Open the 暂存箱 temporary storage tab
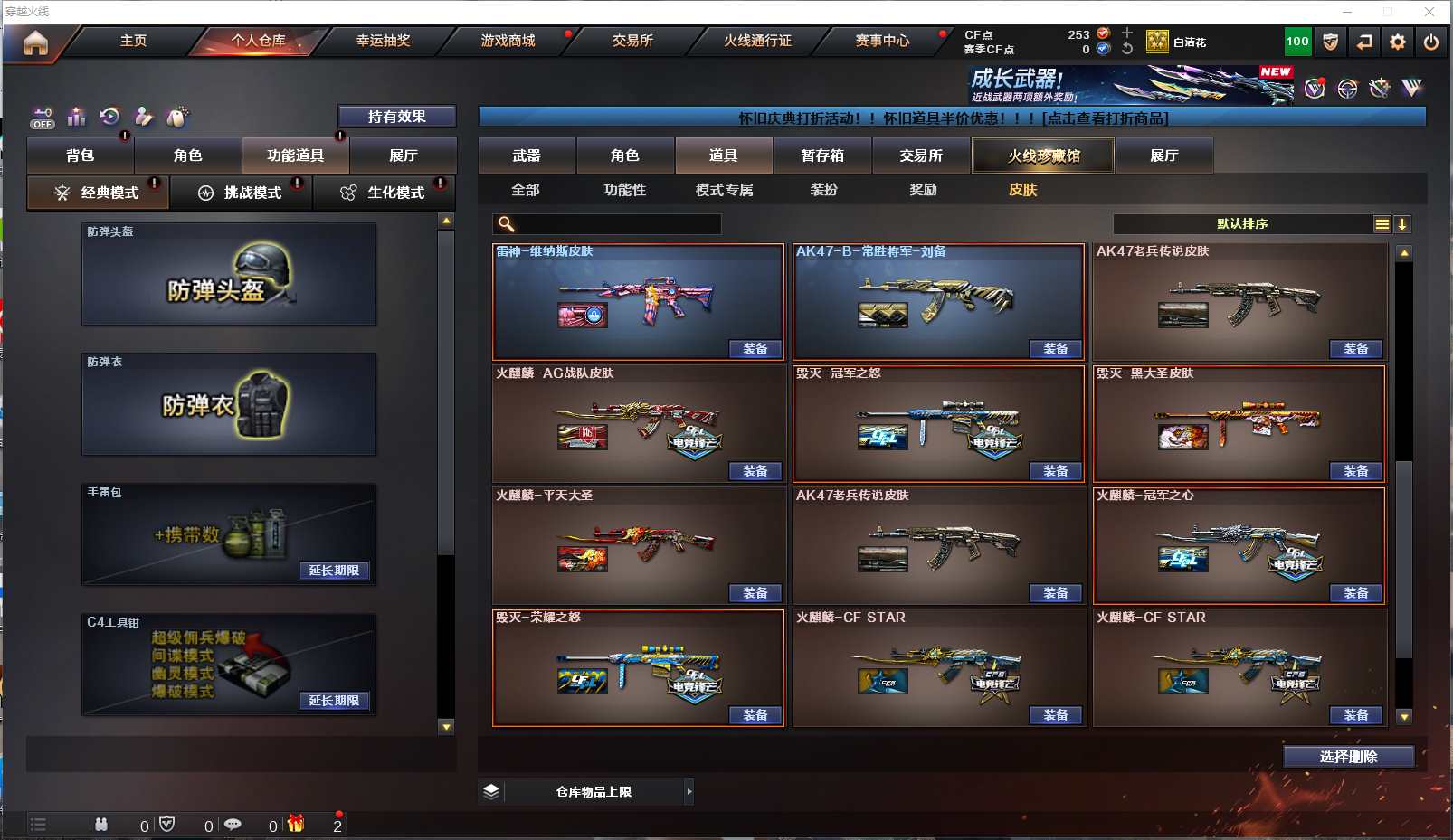 822,156
